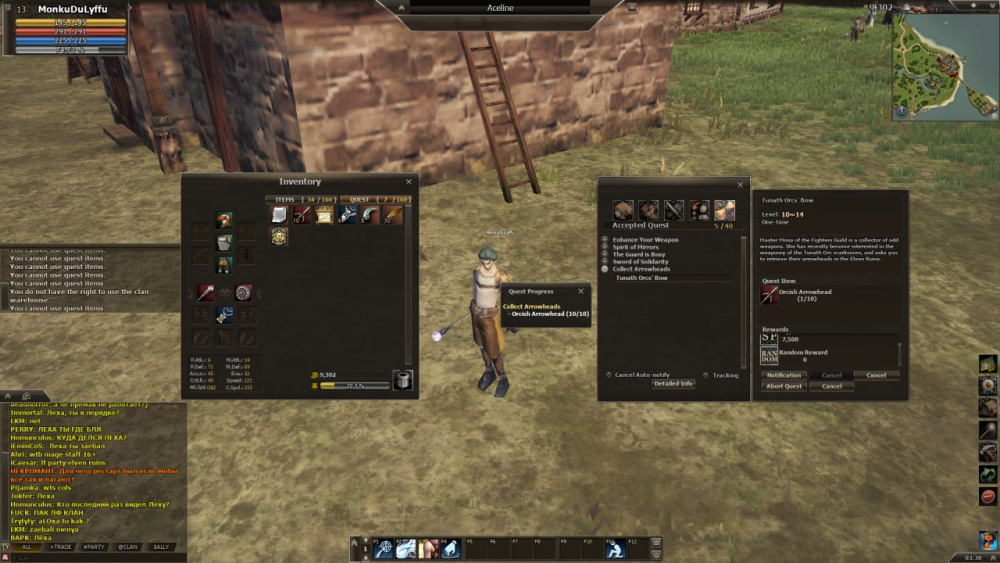Close the quest list window
Viewport: 1000px width, 563px height.
point(740,185)
